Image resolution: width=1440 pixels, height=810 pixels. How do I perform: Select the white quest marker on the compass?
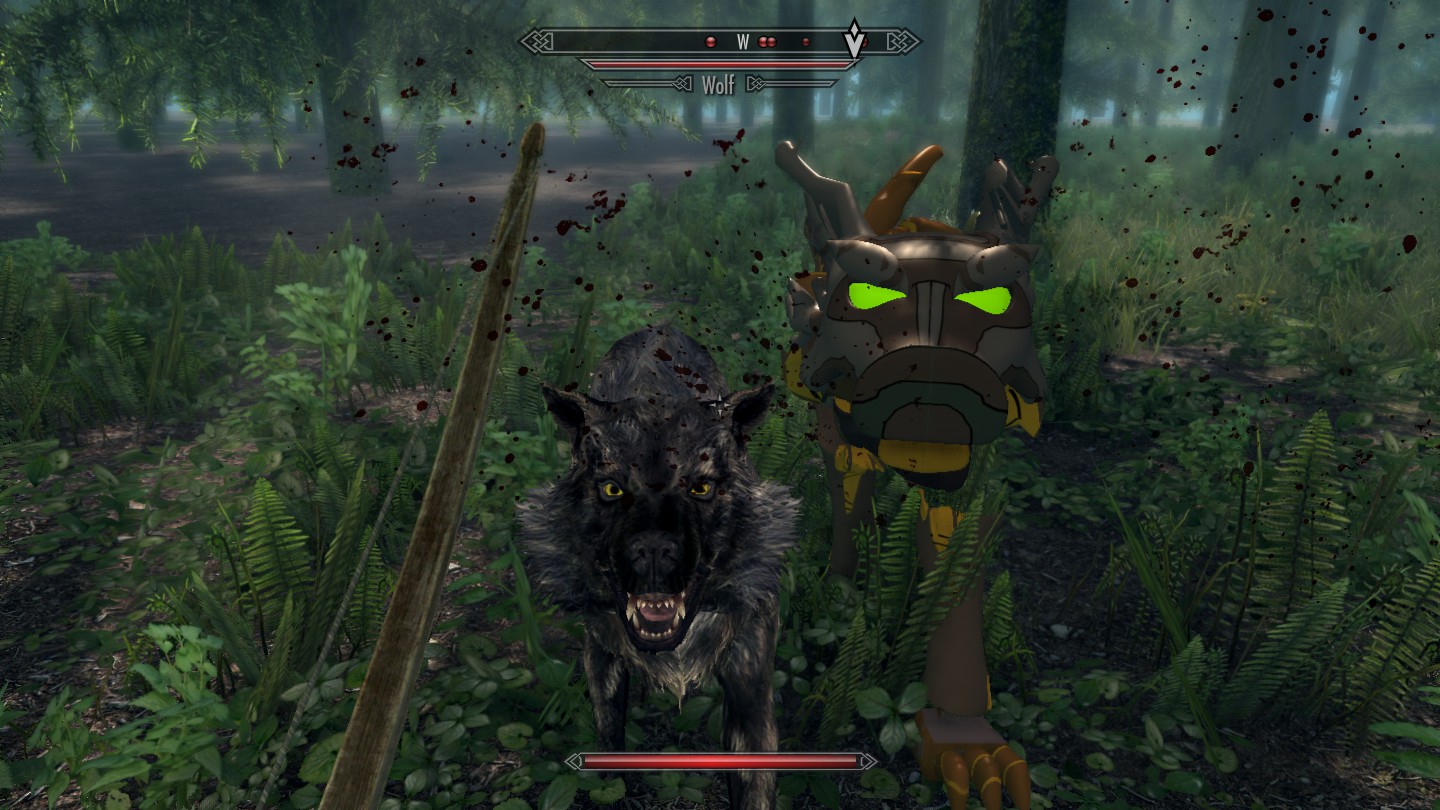coord(854,40)
